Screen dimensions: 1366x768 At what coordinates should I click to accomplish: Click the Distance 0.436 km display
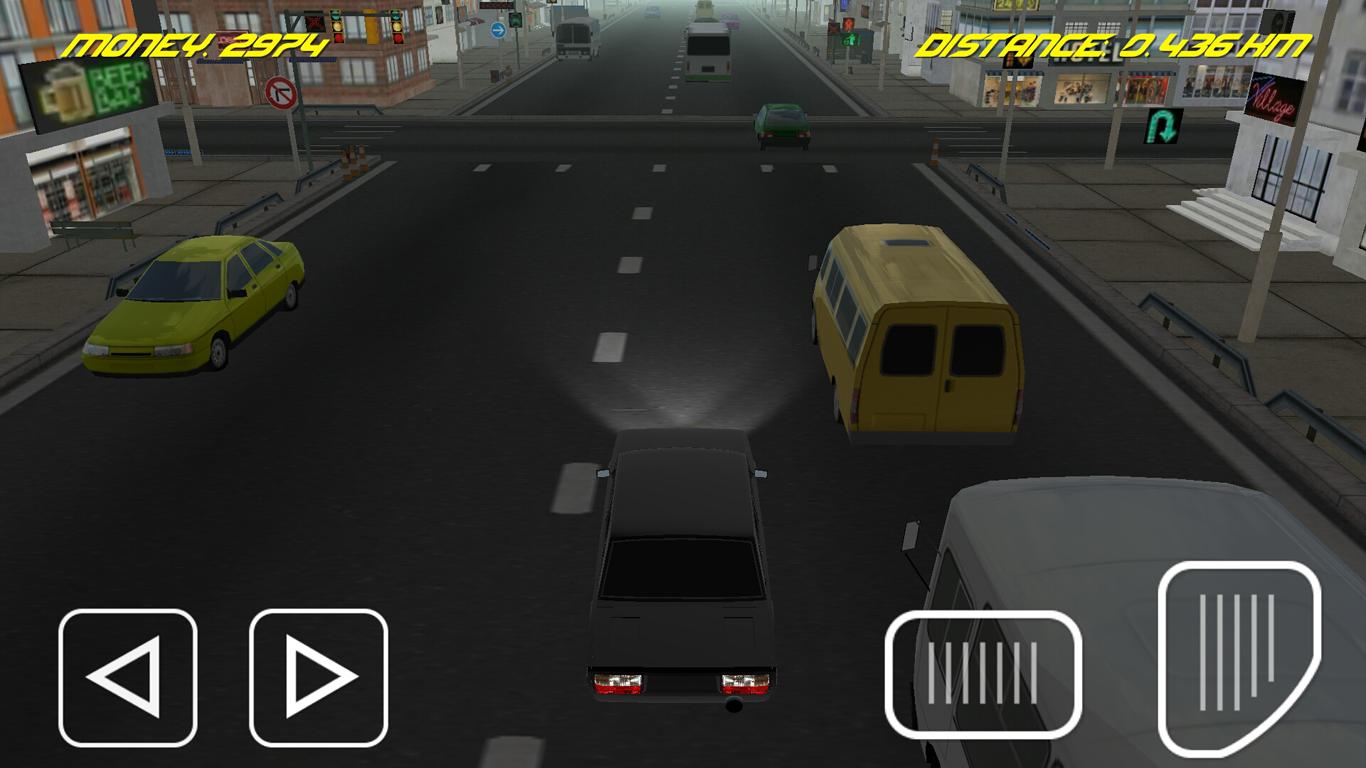coord(1115,42)
